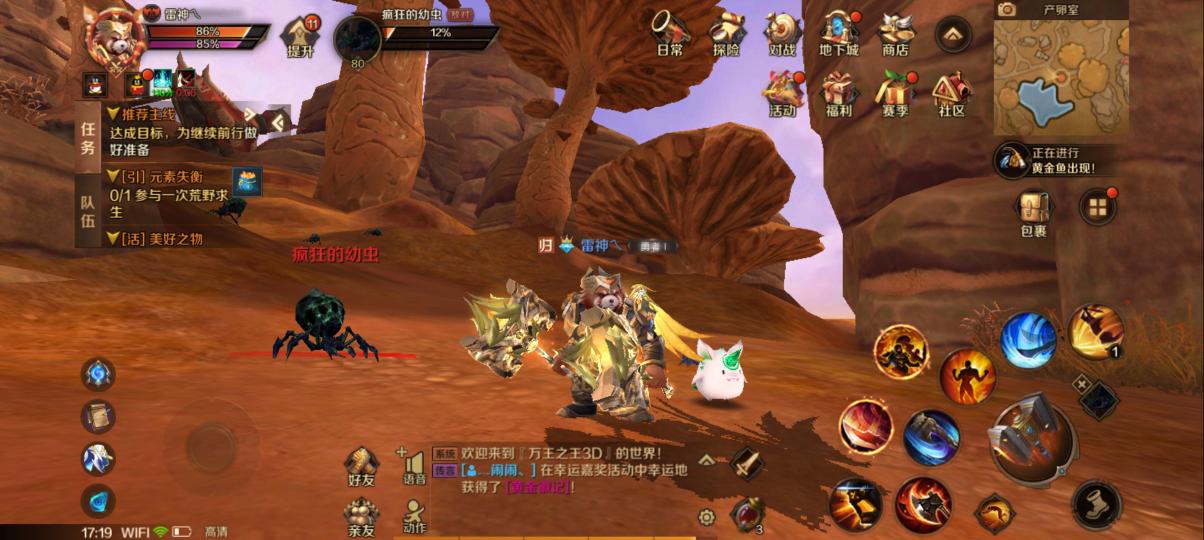Open the 商店 shop
The image size is (1204, 540).
[x=895, y=33]
